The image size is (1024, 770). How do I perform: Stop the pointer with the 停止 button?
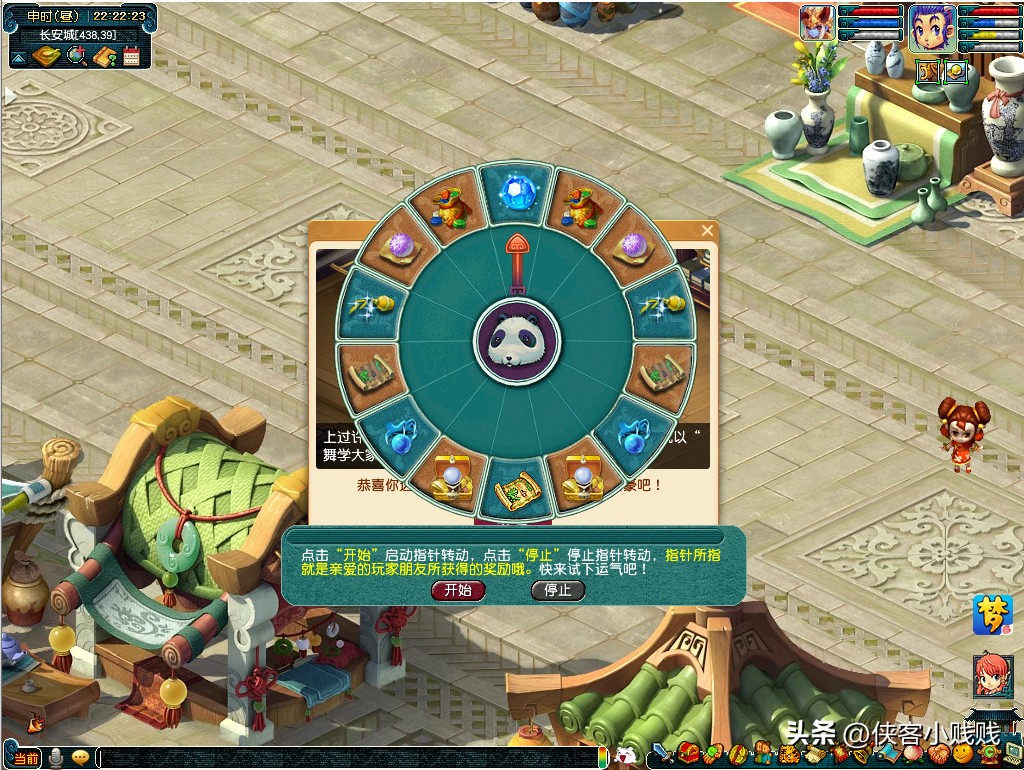pyautogui.click(x=557, y=590)
